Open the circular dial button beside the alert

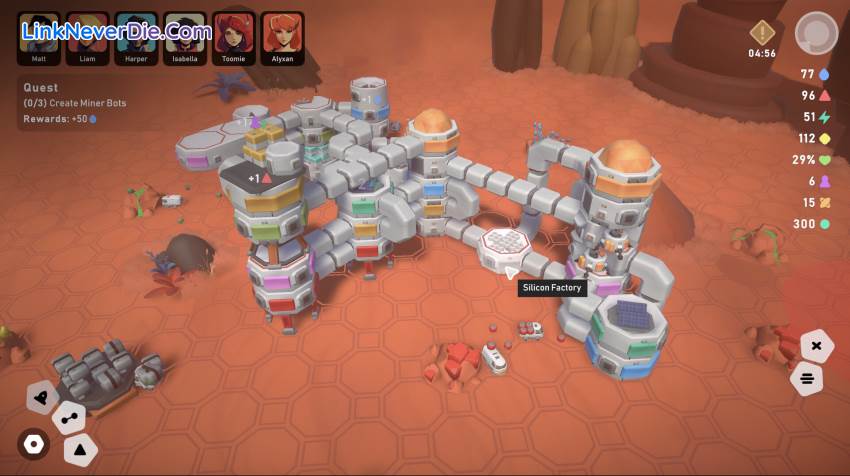[816, 33]
